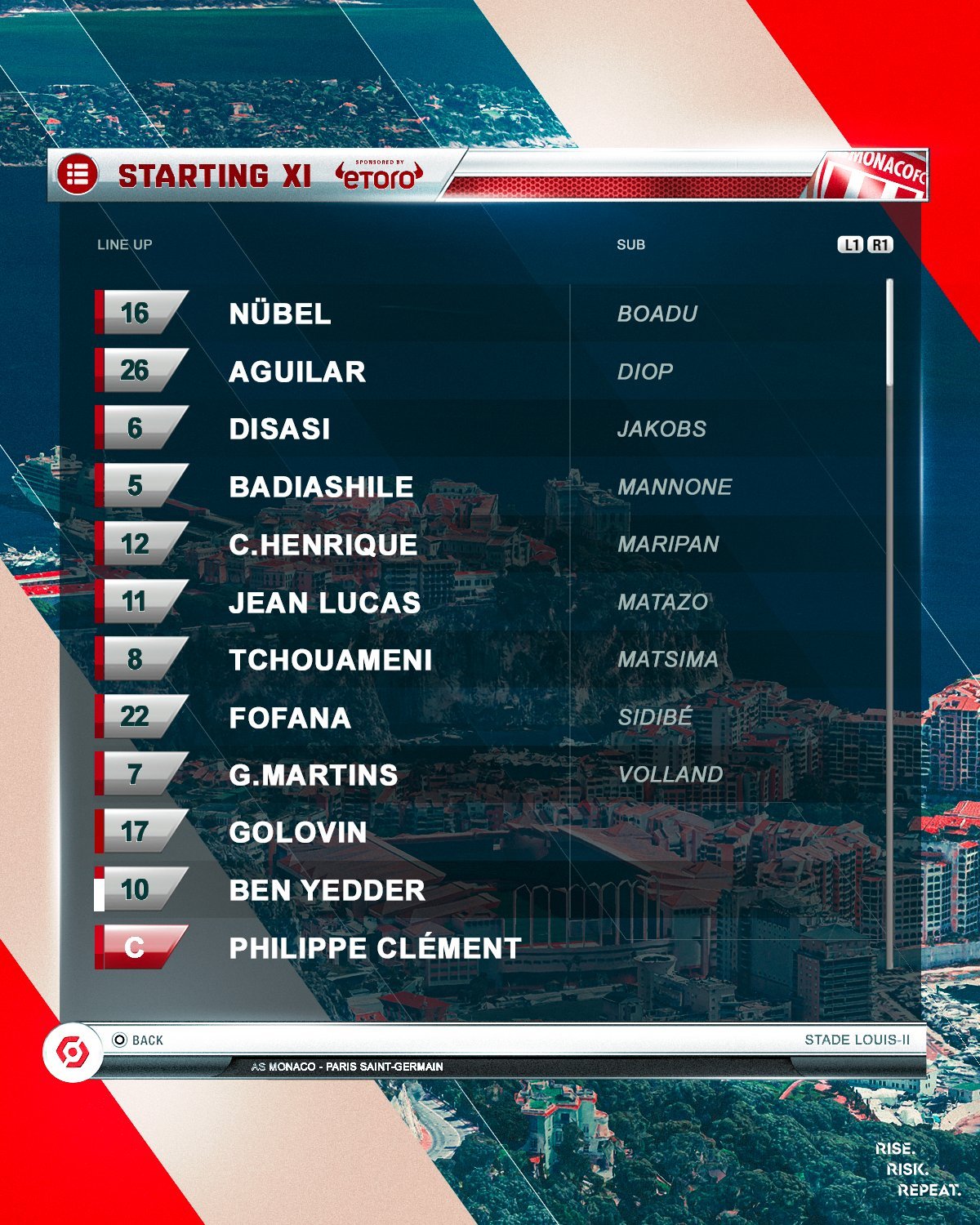Select Tchouameni in the starting XI
This screenshot has height=1225, width=980.
click(331, 660)
